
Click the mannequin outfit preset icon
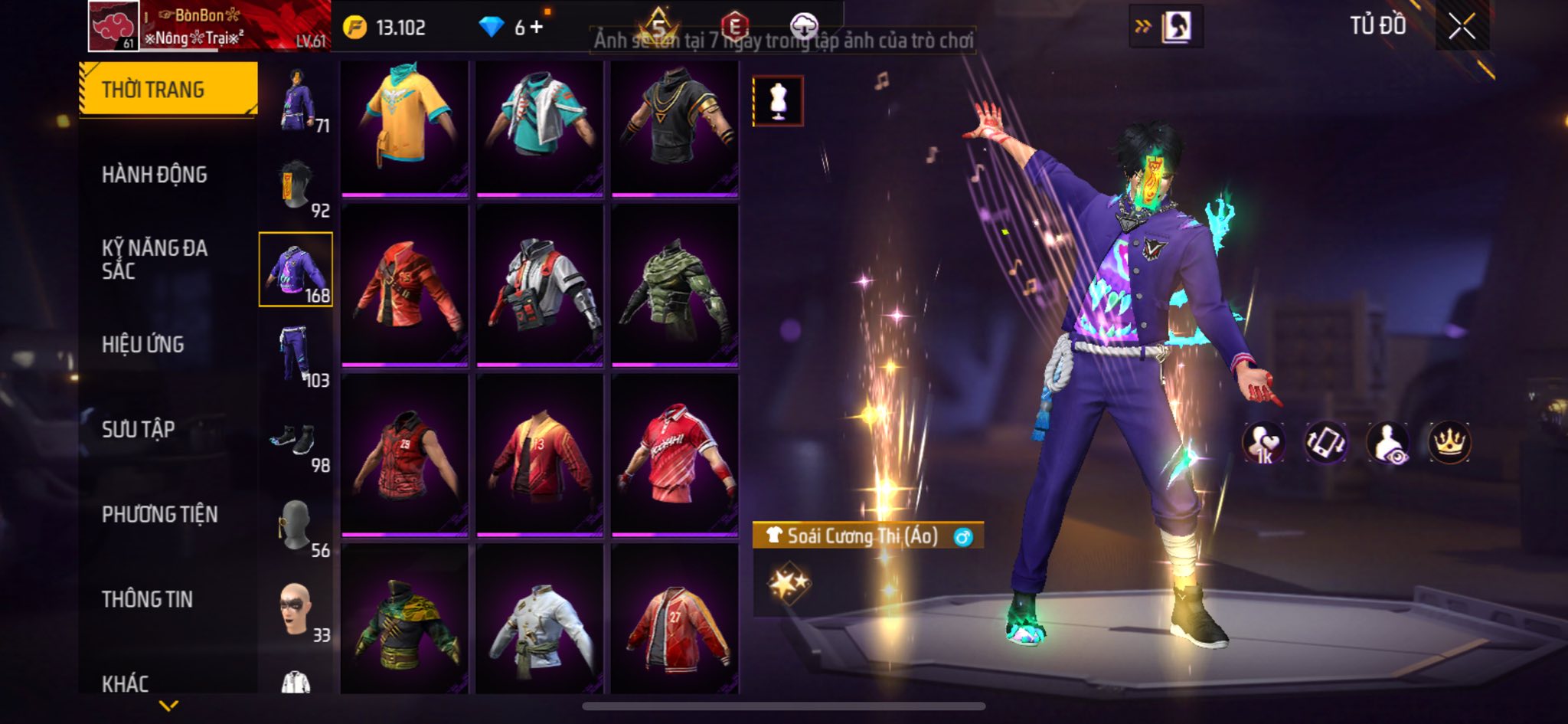click(778, 100)
